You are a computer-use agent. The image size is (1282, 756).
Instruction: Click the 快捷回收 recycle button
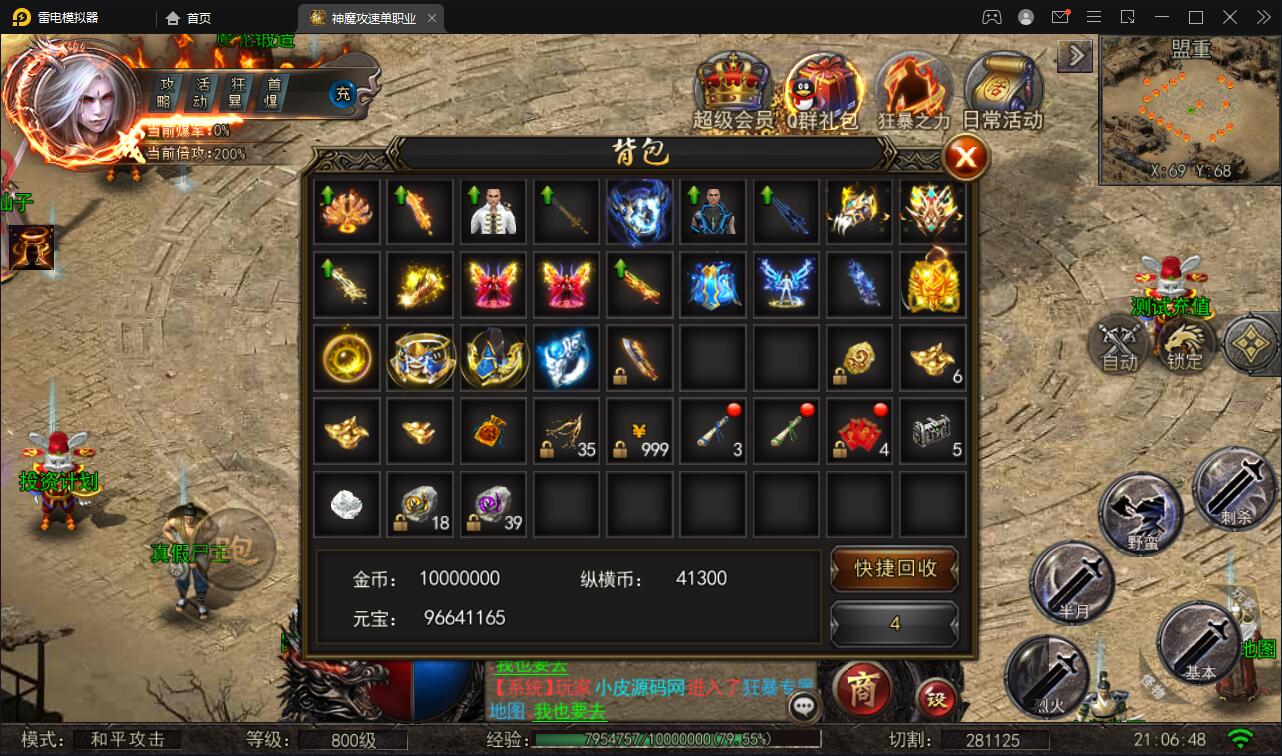point(893,570)
